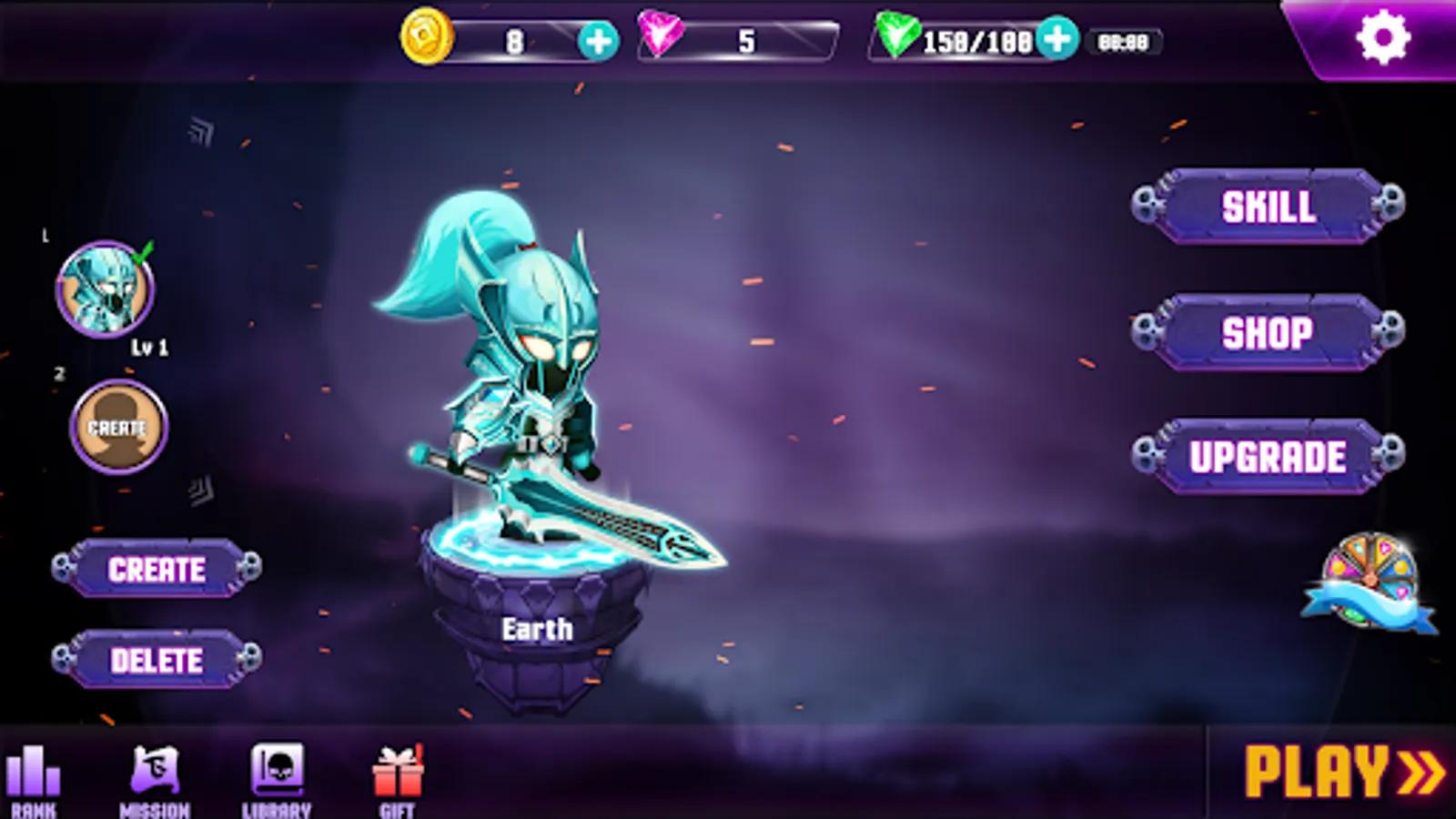This screenshot has height=819, width=1456.
Task: Open the SHOP
Action: tap(1269, 334)
